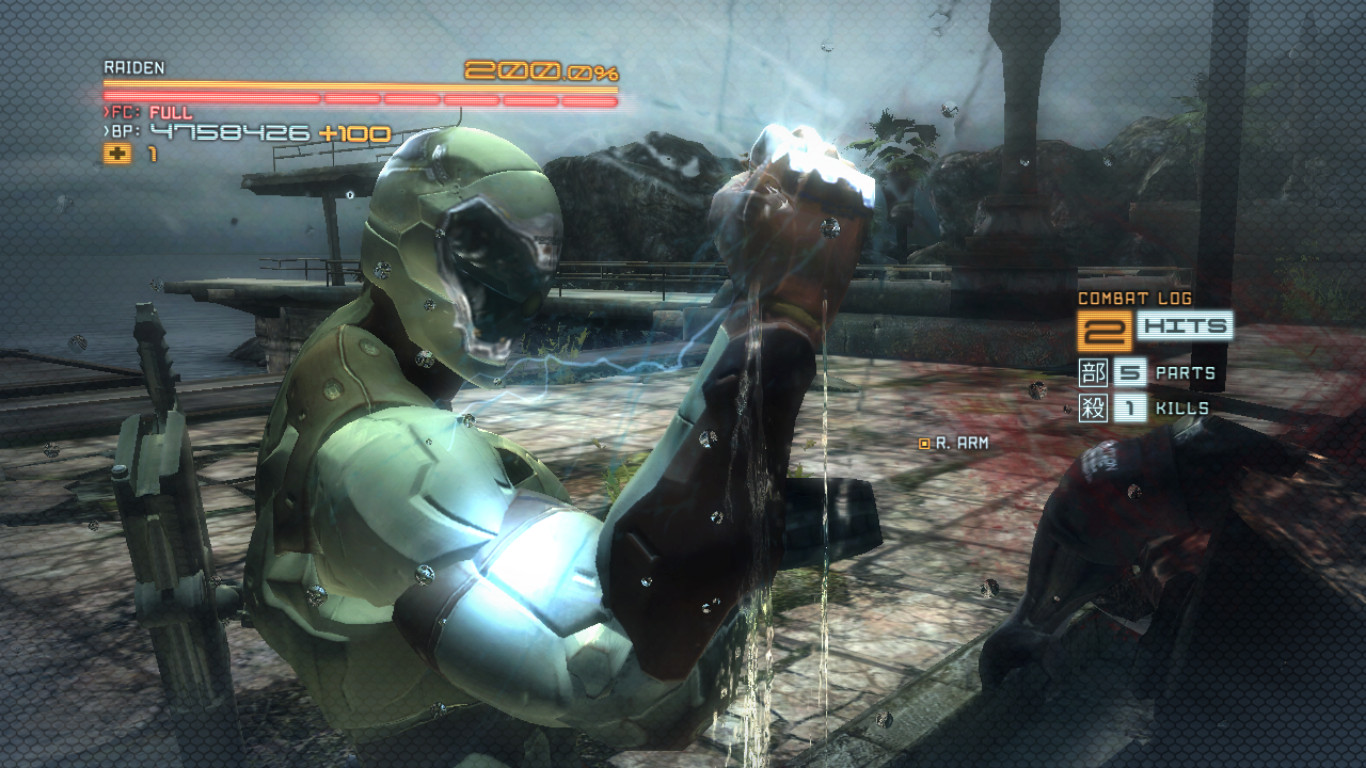Screen dimensions: 1366x768
Task: Select the 部 kanji icon next to PARTS
Action: coord(1093,373)
